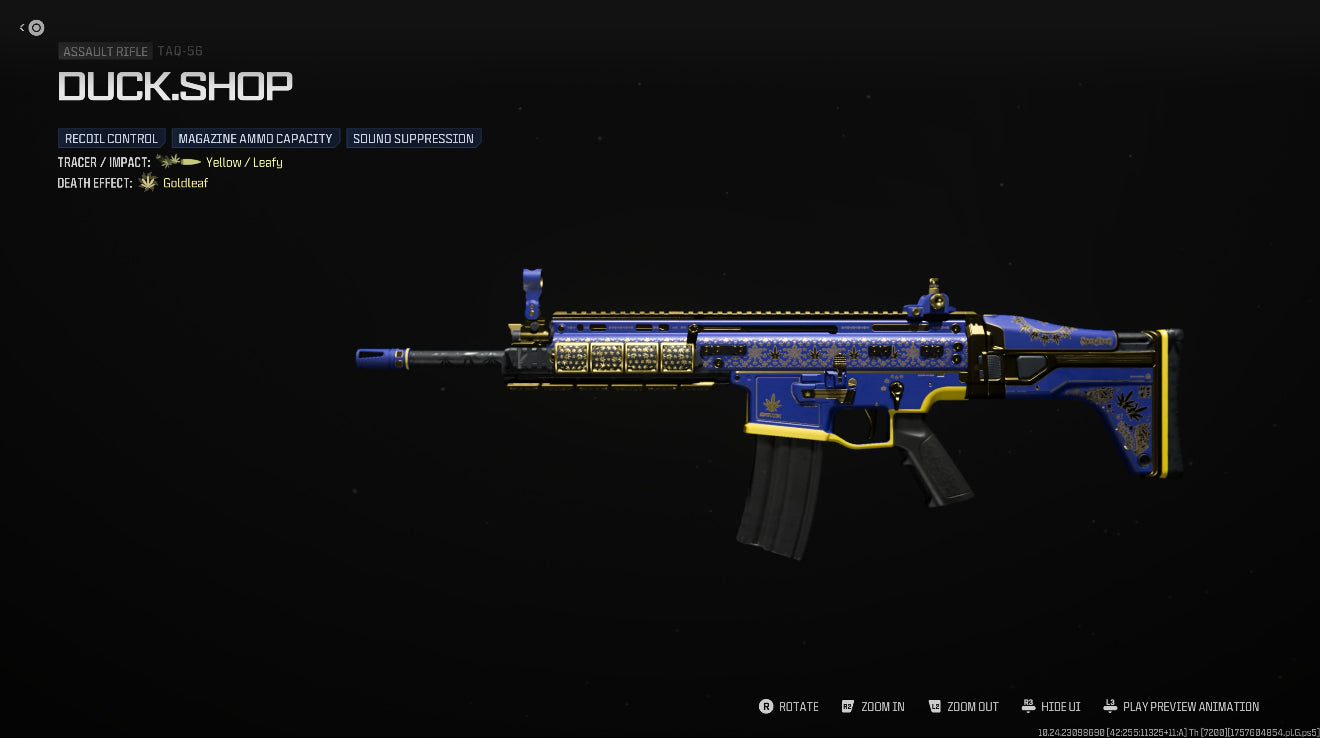
Task: Toggle HIDE UI at the bottom bar
Action: (1060, 707)
